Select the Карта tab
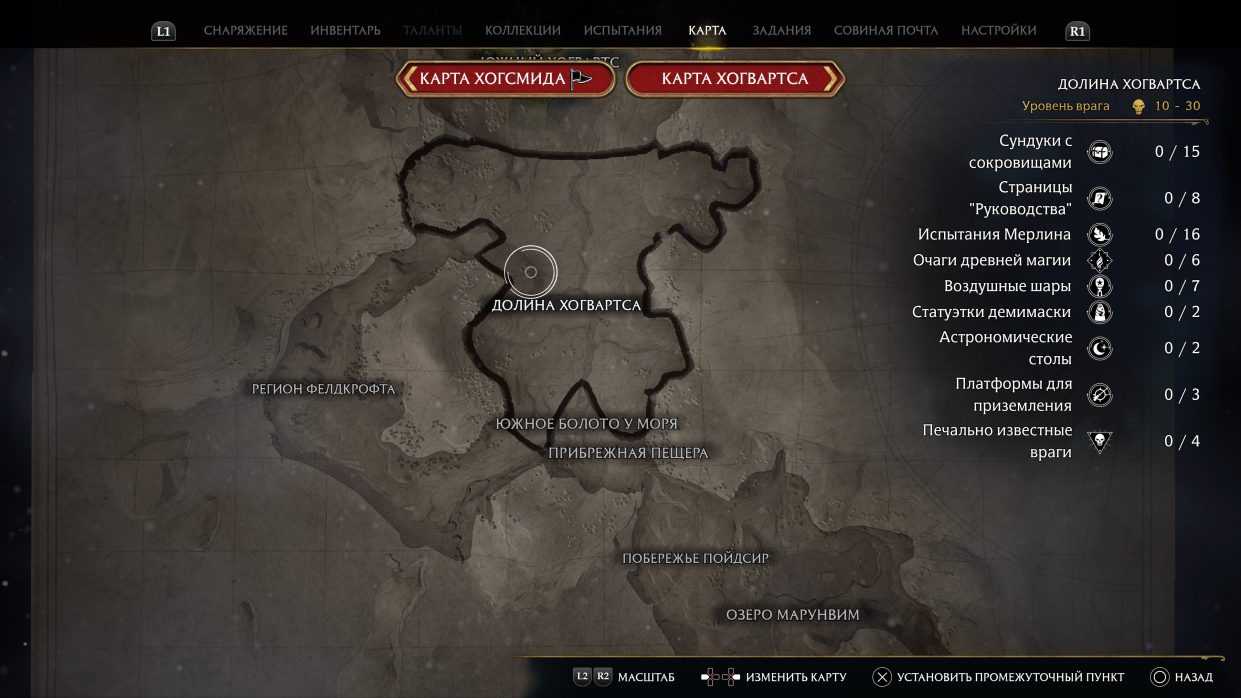Screen dimensions: 1241x698 [x=707, y=31]
